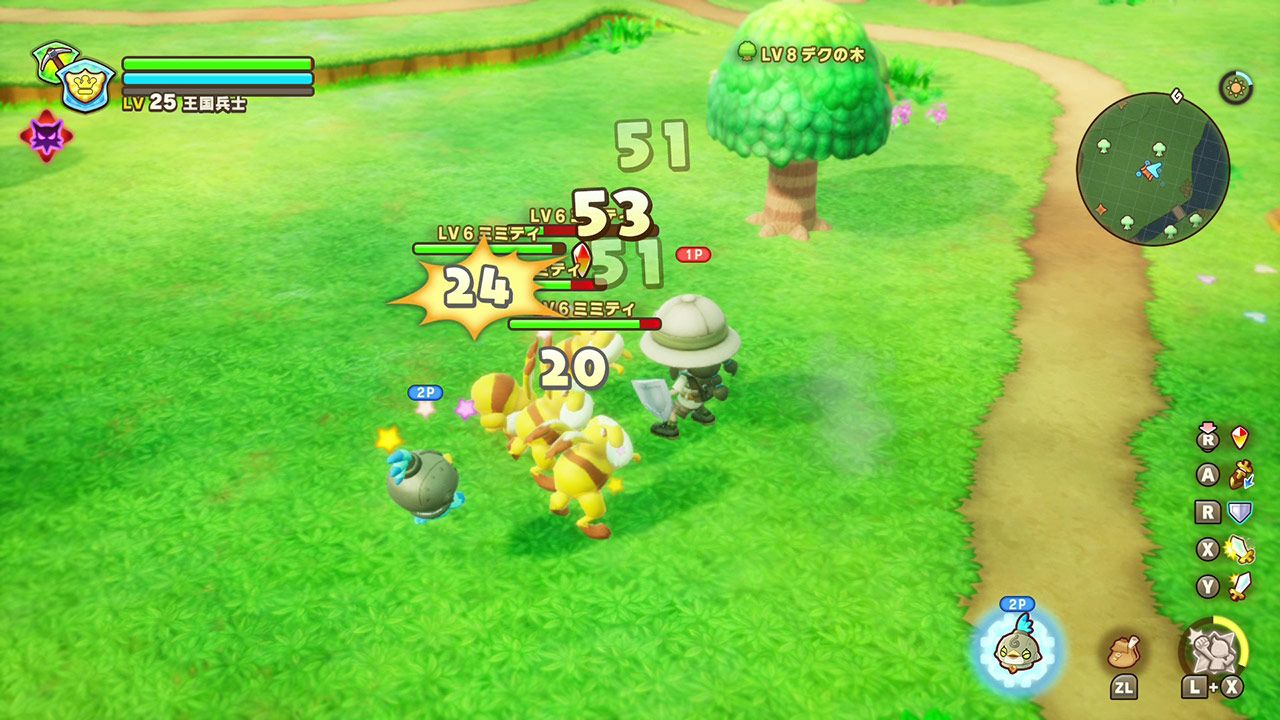Click the pink arrow crest skill icon by R

pyautogui.click(x=1238, y=438)
